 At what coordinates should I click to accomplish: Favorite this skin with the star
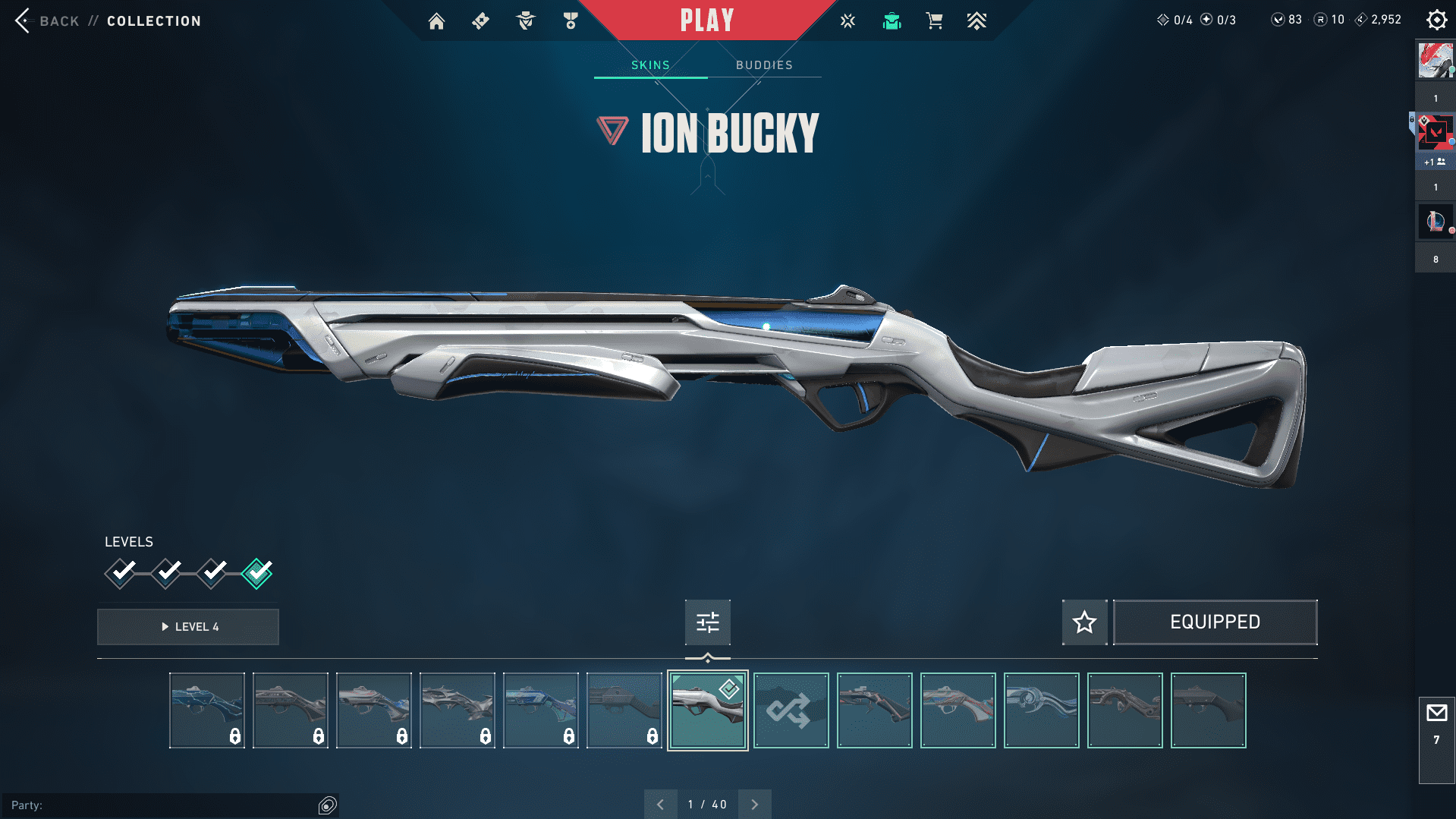click(1084, 622)
